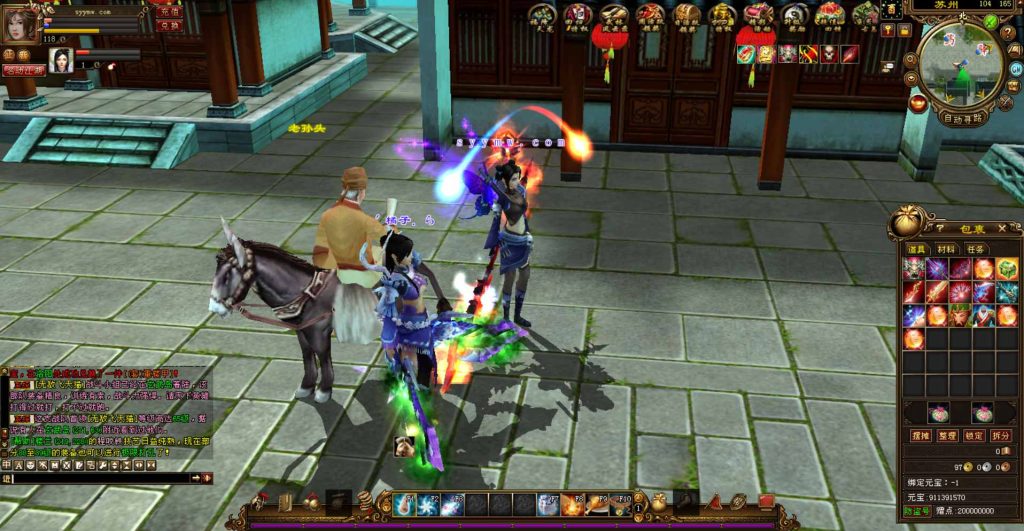The width and height of the screenshot is (1024, 531).
Task: Activate the 自动寻路 auto-pathfinding button
Action: tap(964, 117)
